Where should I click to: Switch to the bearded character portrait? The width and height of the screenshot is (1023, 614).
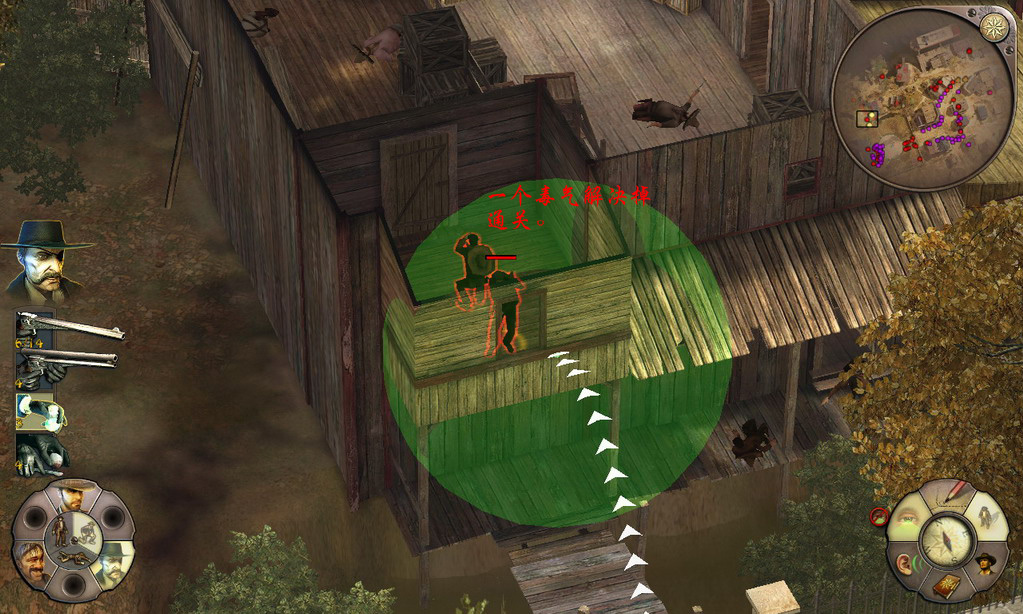pos(32,562)
